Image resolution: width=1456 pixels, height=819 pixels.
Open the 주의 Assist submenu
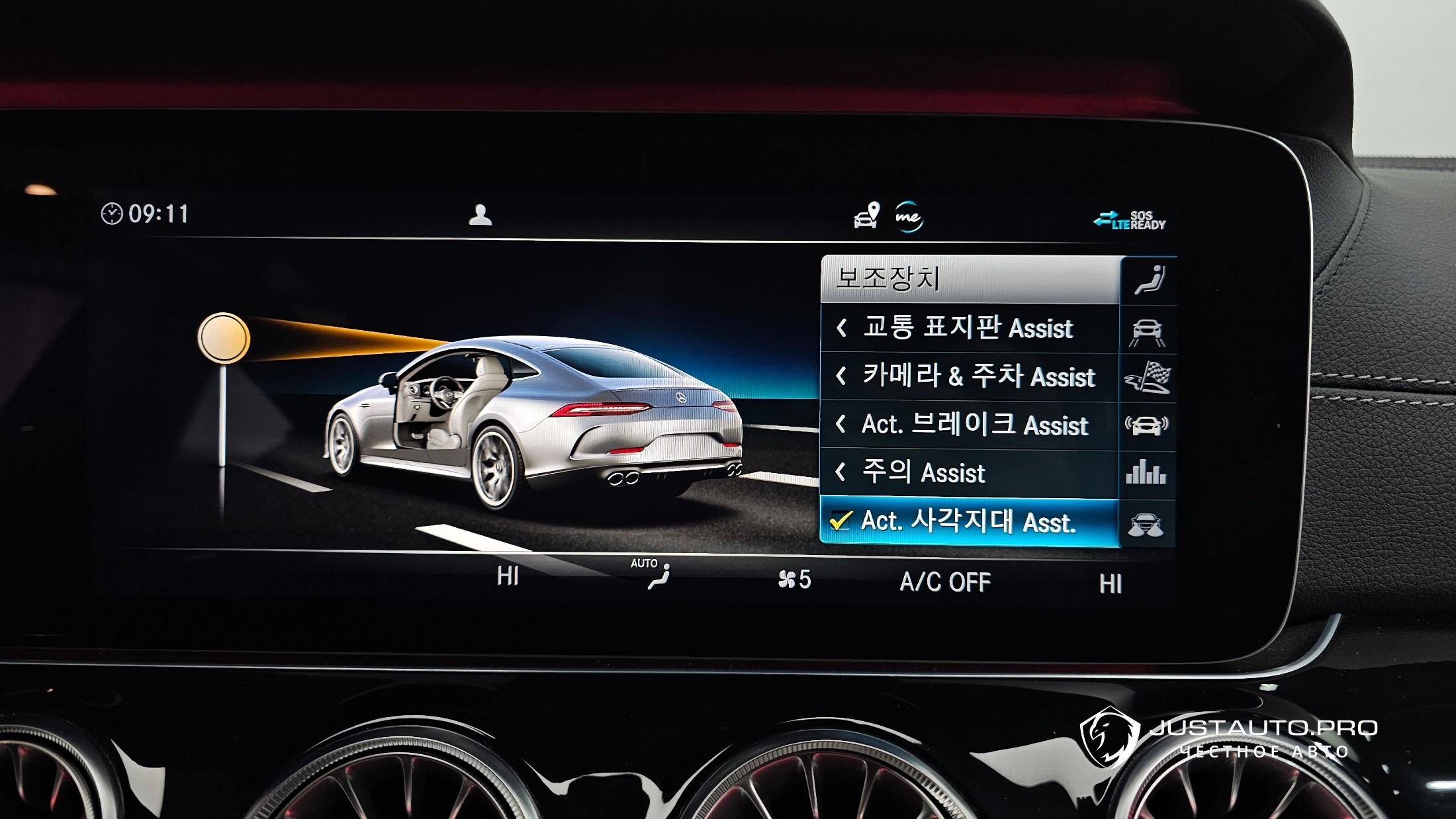tap(969, 473)
